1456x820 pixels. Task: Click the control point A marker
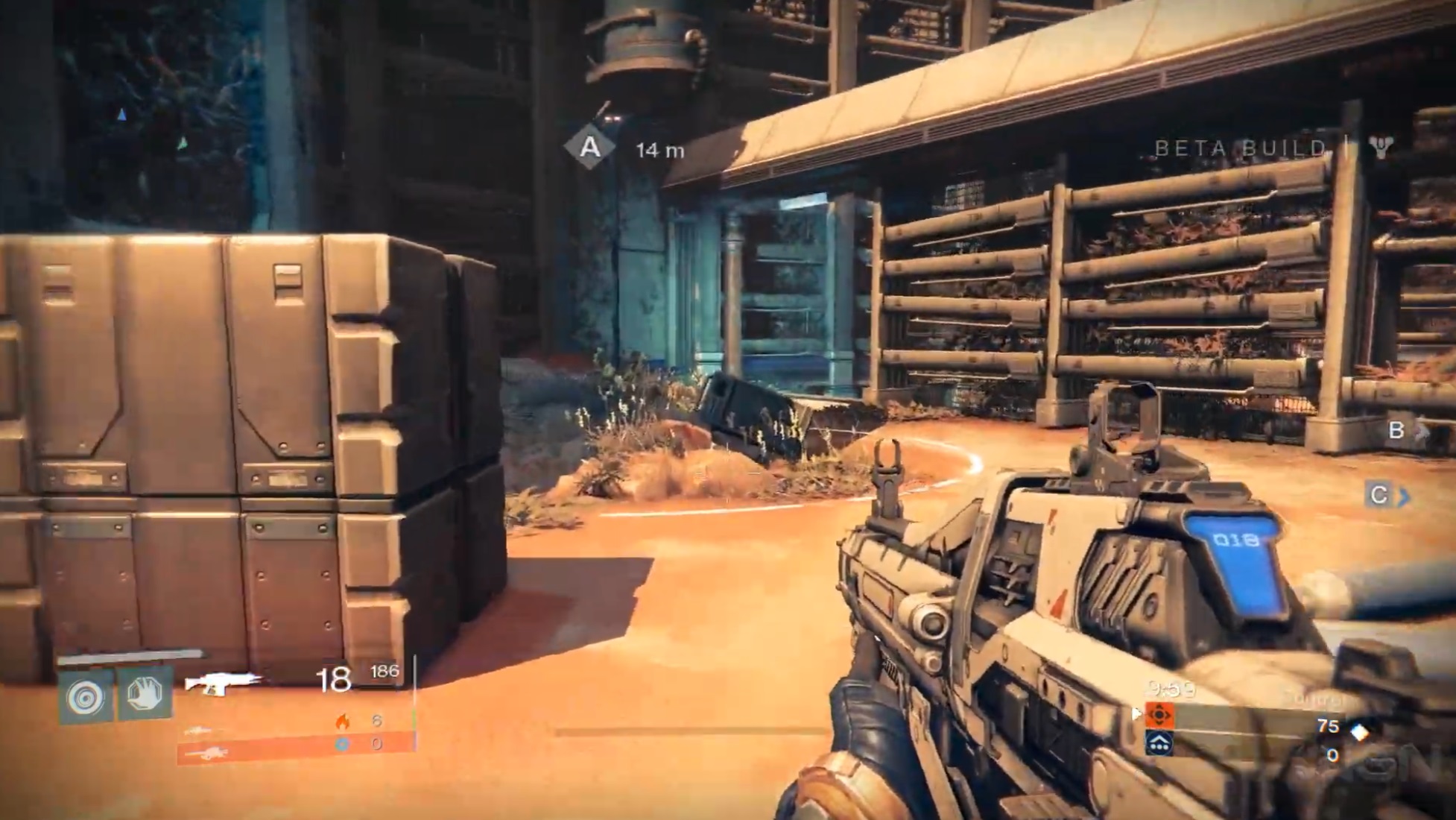pyautogui.click(x=590, y=147)
